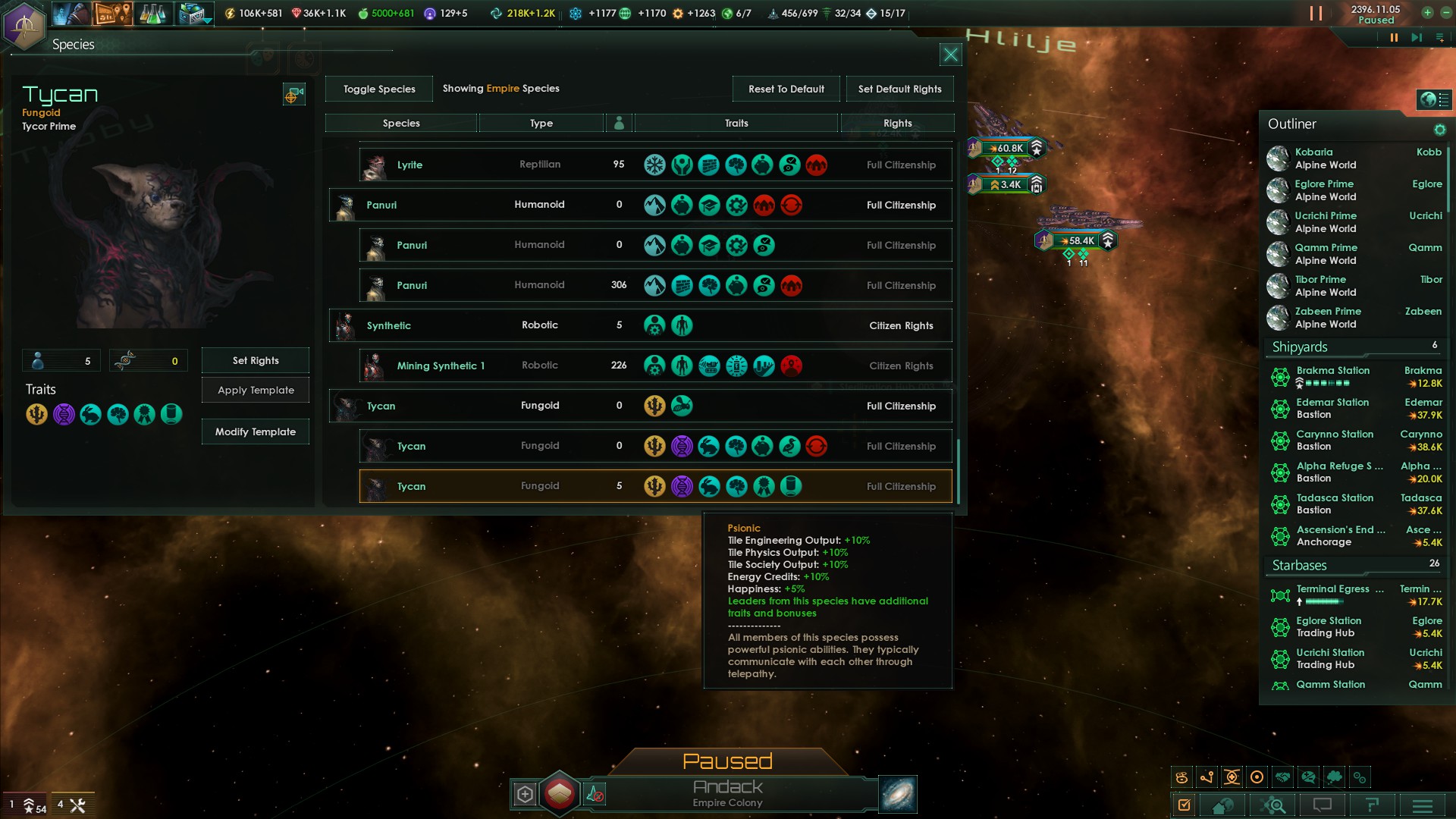Screen dimensions: 1456x819
Task: Open the Outliner settings gear
Action: (1439, 130)
